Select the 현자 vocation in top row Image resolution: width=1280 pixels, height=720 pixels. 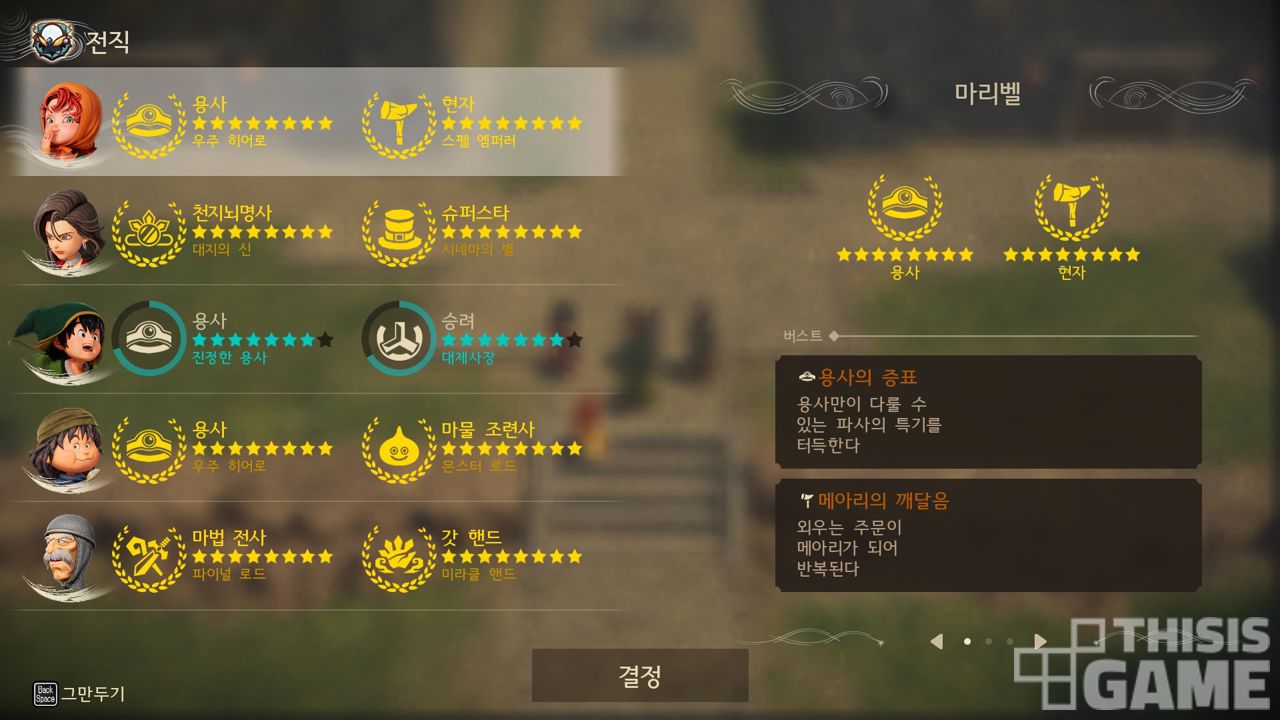[475, 122]
